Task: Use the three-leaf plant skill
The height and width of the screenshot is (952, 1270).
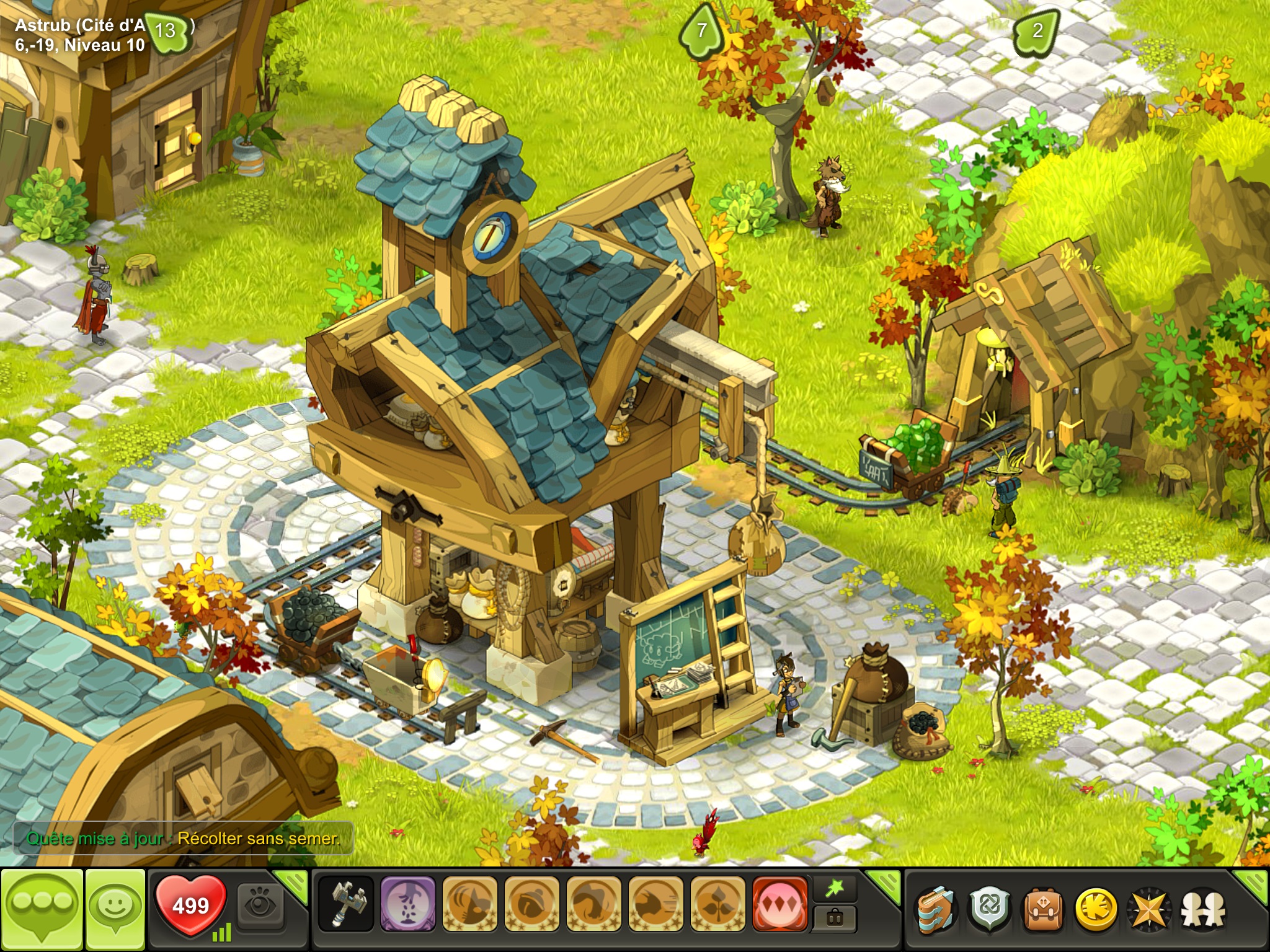Action: [717, 904]
